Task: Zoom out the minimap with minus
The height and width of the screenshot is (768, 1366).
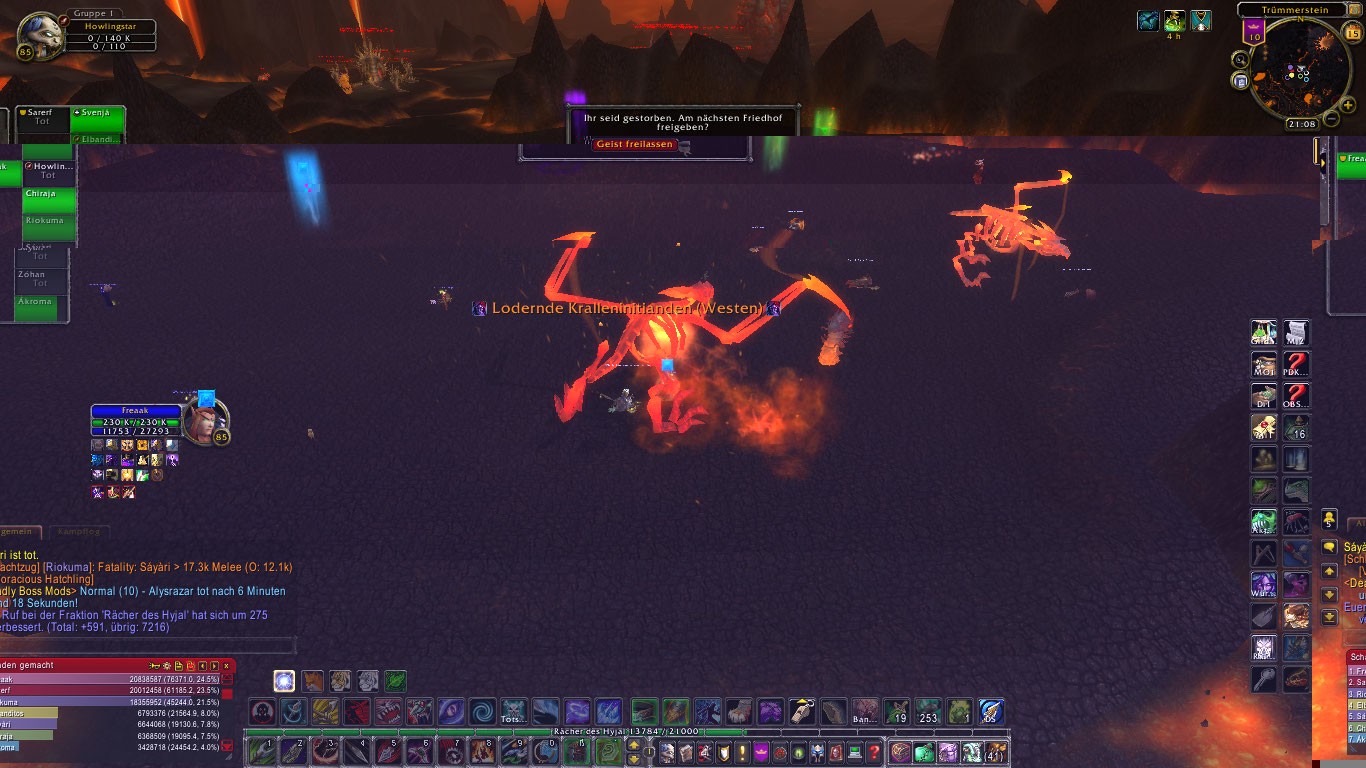Action: coord(1331,119)
